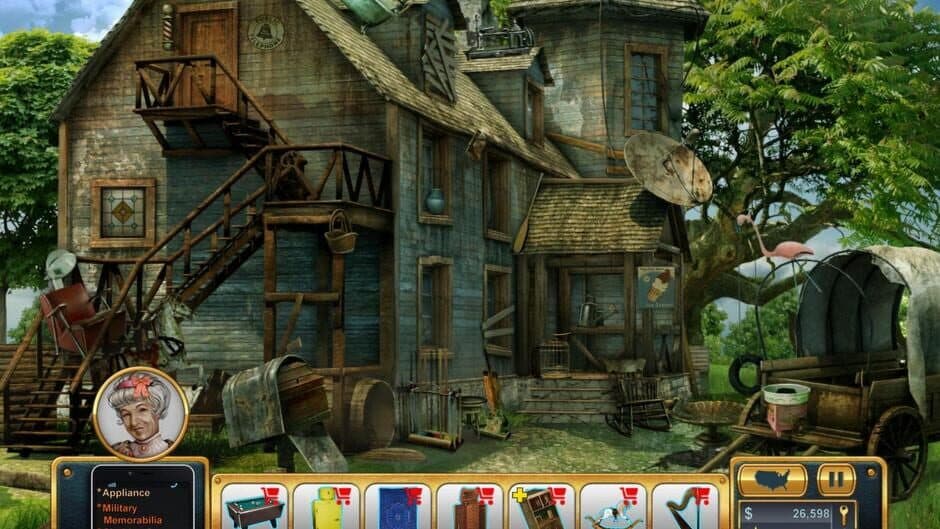Select the pool table item slot

(253, 506)
